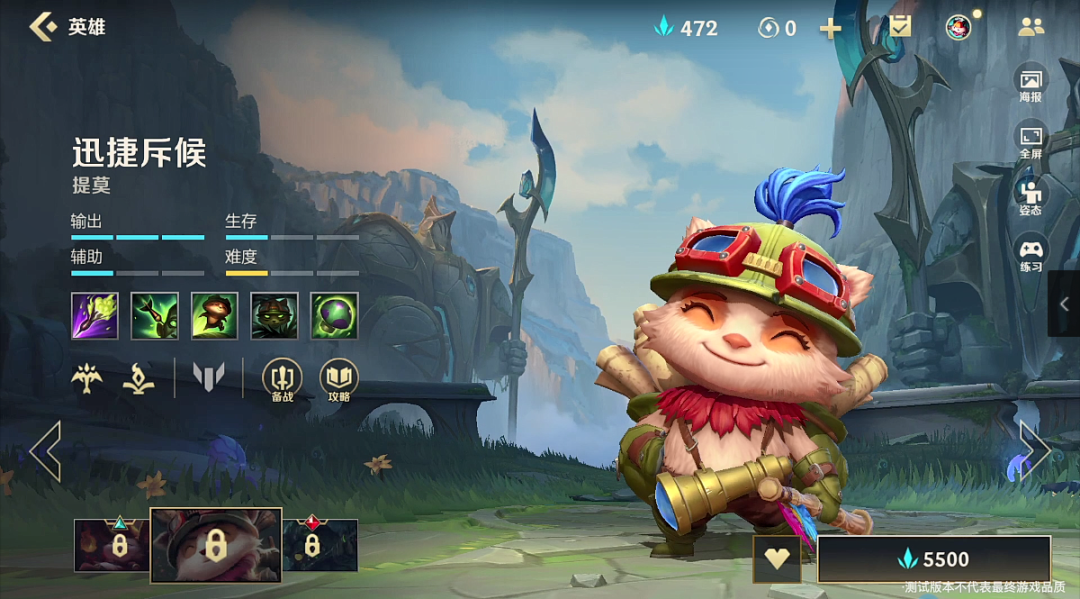
Task: Add Teemo to wishlist with heart button
Action: click(x=777, y=559)
